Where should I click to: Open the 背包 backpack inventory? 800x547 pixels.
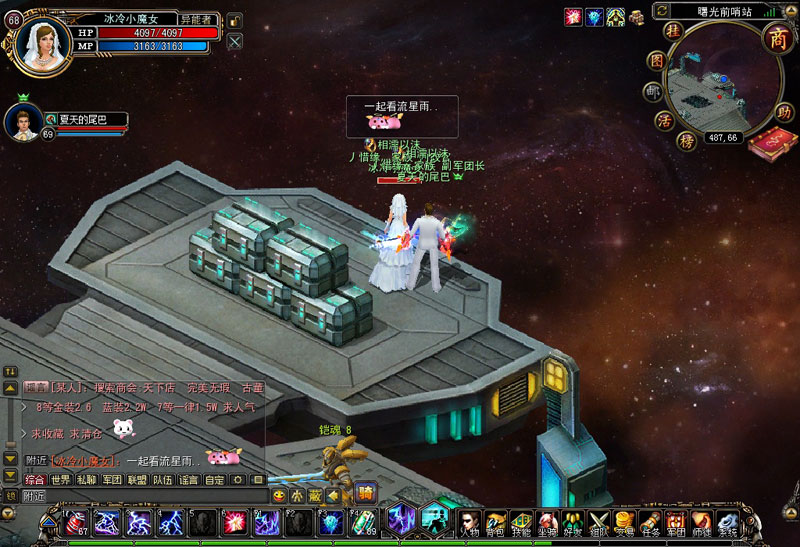[495, 522]
